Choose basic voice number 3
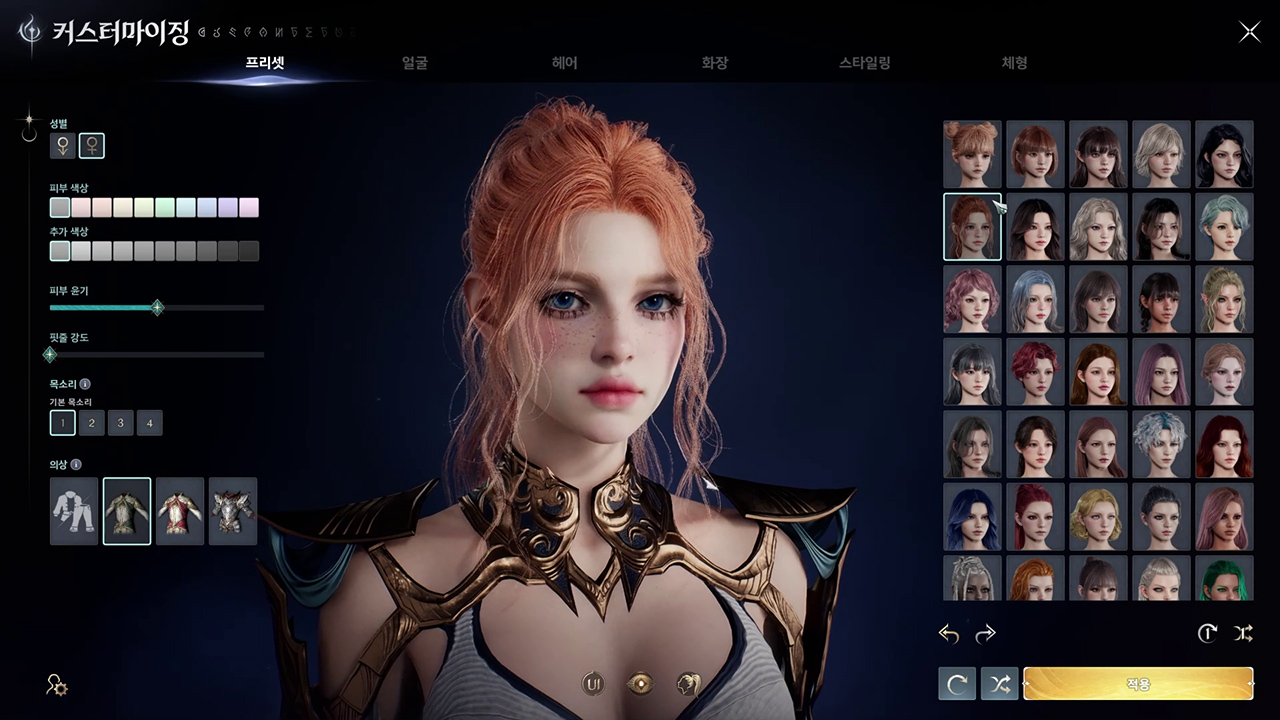The height and width of the screenshot is (720, 1280). coord(120,423)
